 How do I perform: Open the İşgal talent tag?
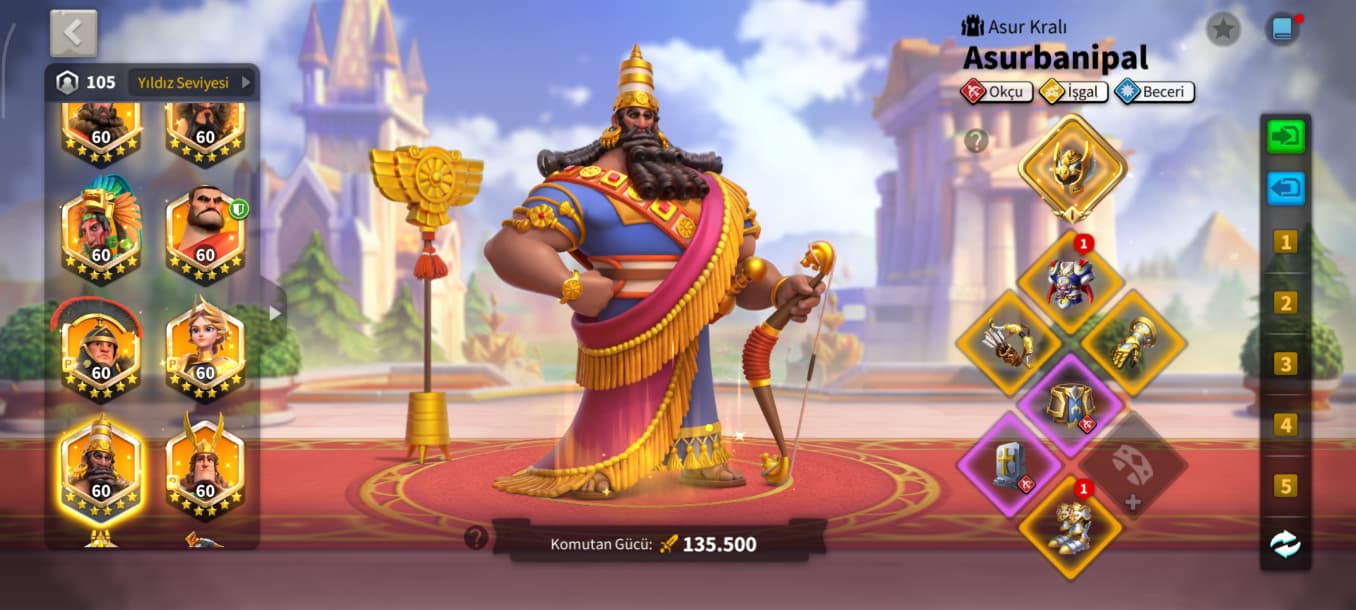[x=1073, y=92]
